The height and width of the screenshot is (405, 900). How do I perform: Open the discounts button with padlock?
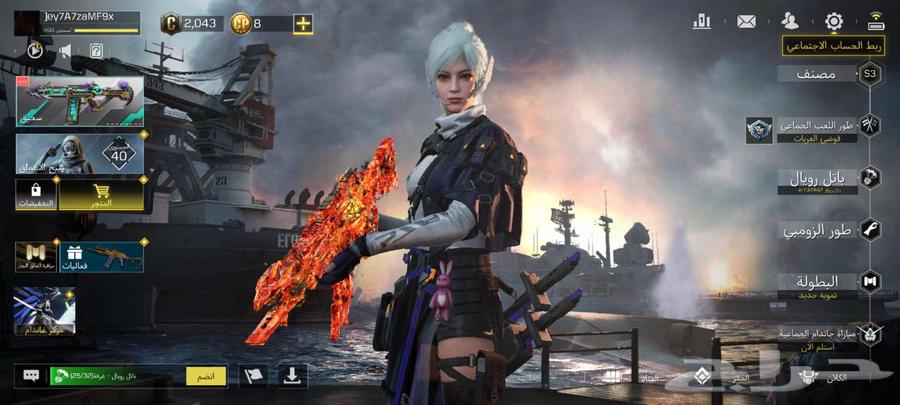pyautogui.click(x=36, y=194)
